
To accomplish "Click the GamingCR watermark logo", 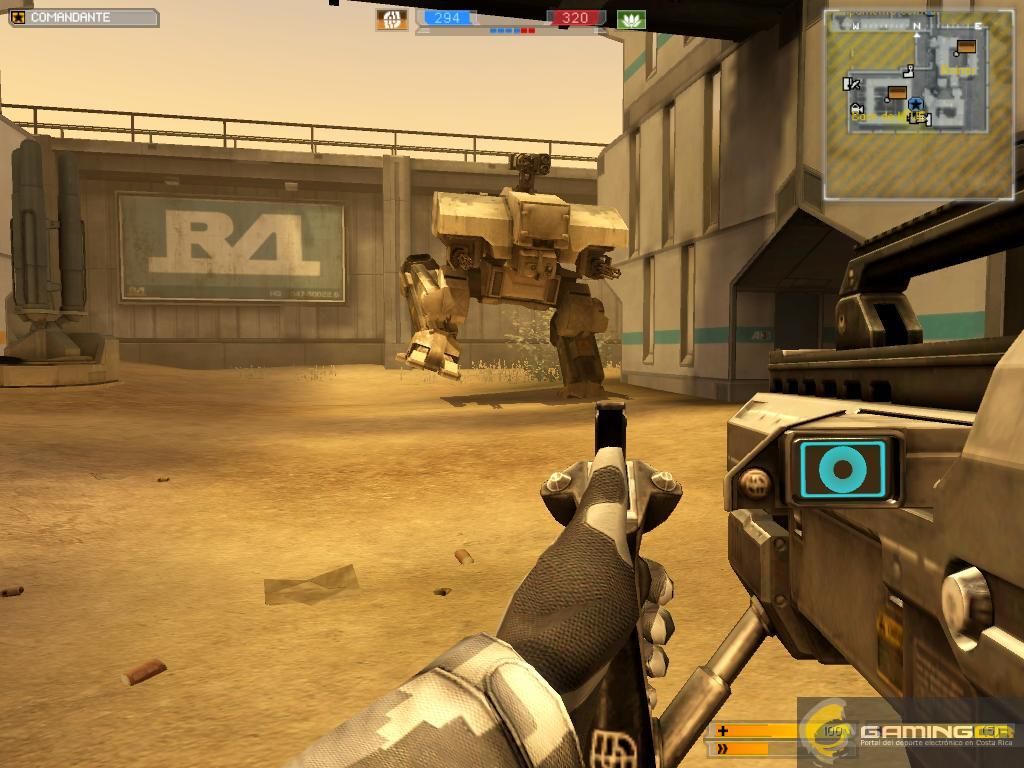I will point(908,732).
